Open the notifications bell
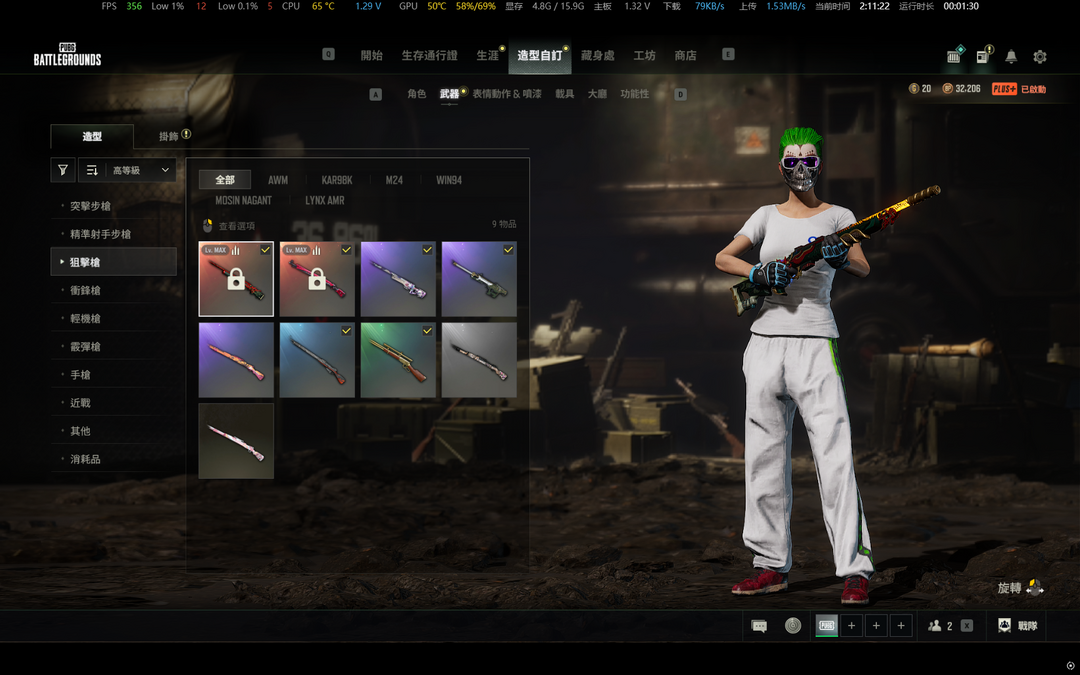The height and width of the screenshot is (675, 1080). pos(1011,57)
